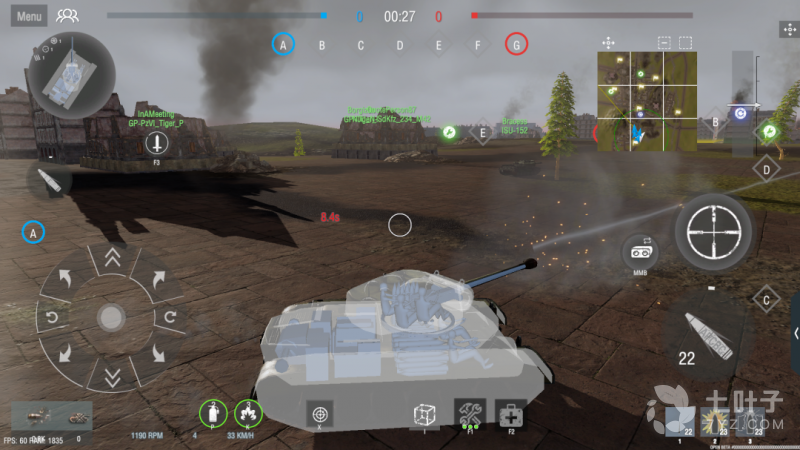Tap the rotate-left movement arrow

(x=53, y=318)
